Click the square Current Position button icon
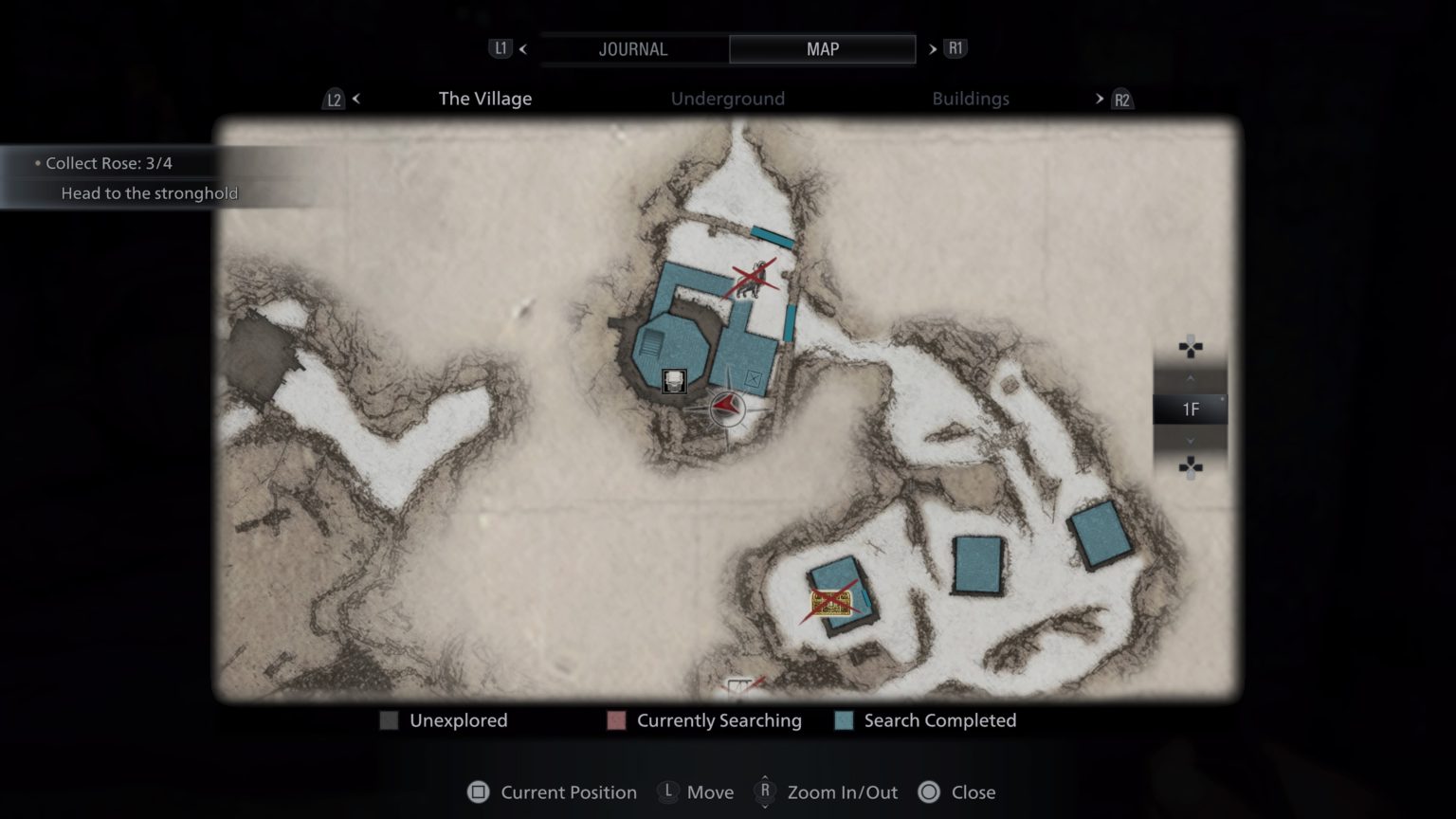This screenshot has height=819, width=1456. [479, 792]
